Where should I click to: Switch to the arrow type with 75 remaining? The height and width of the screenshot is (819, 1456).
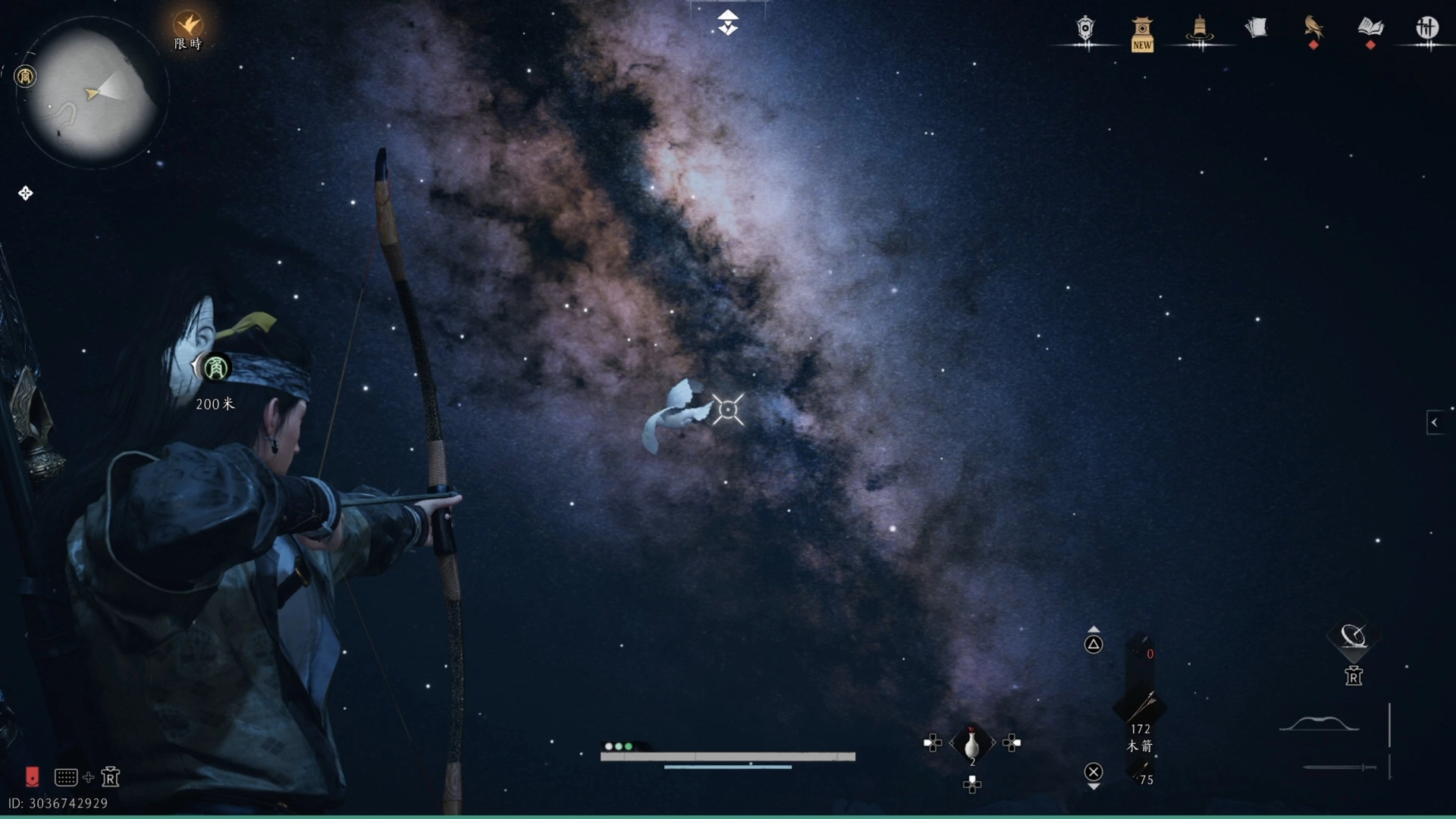pyautogui.click(x=1141, y=773)
